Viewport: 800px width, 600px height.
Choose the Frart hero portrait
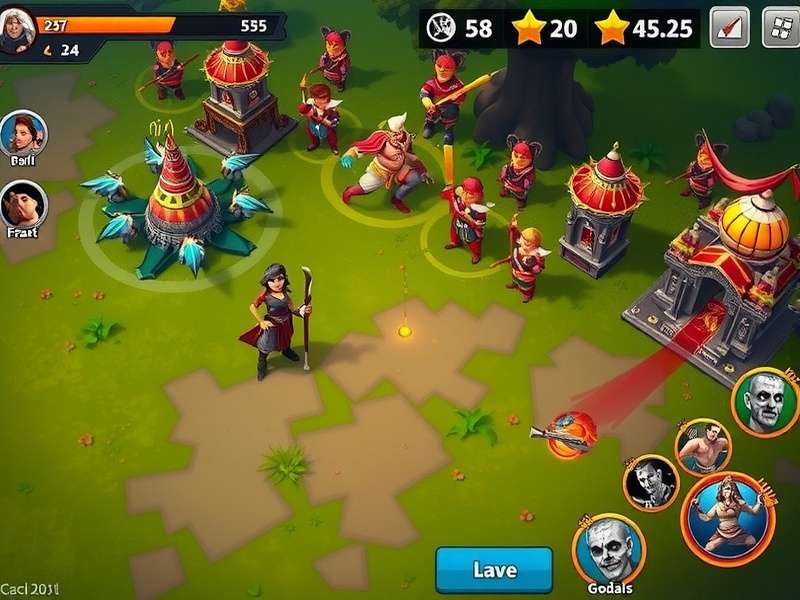[x=23, y=204]
